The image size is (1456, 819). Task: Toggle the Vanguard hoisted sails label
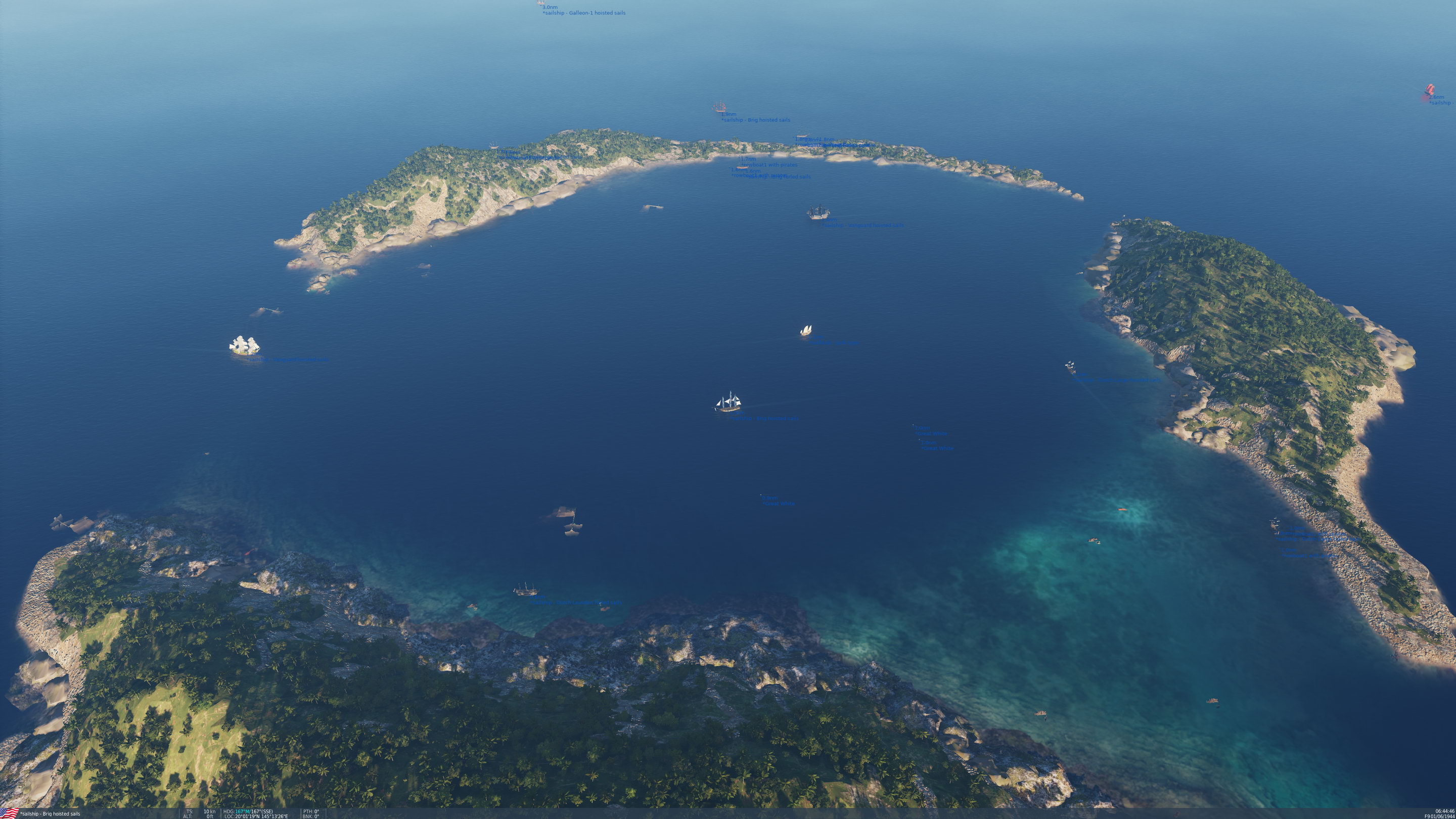(862, 225)
